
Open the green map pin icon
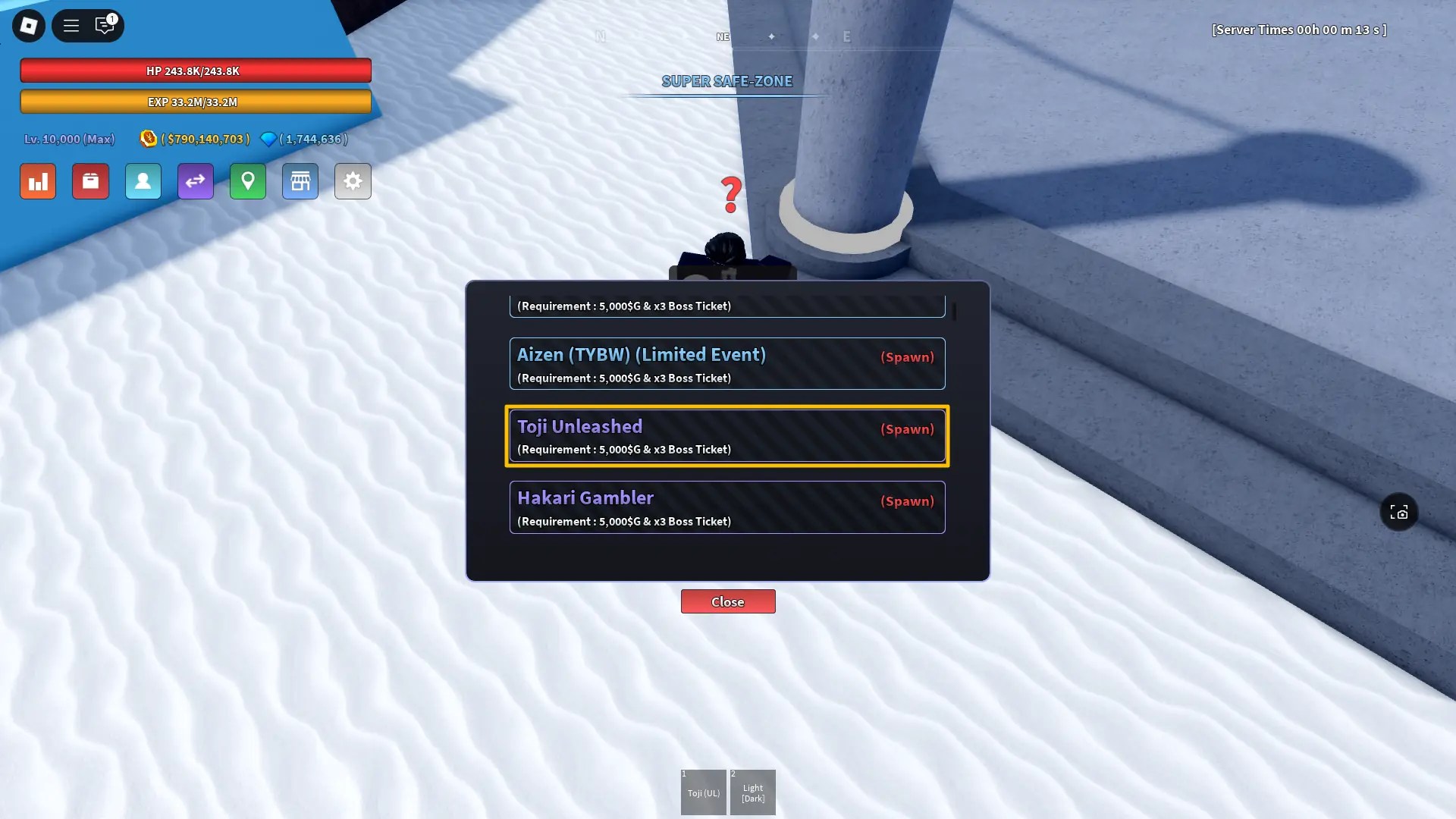pyautogui.click(x=247, y=181)
